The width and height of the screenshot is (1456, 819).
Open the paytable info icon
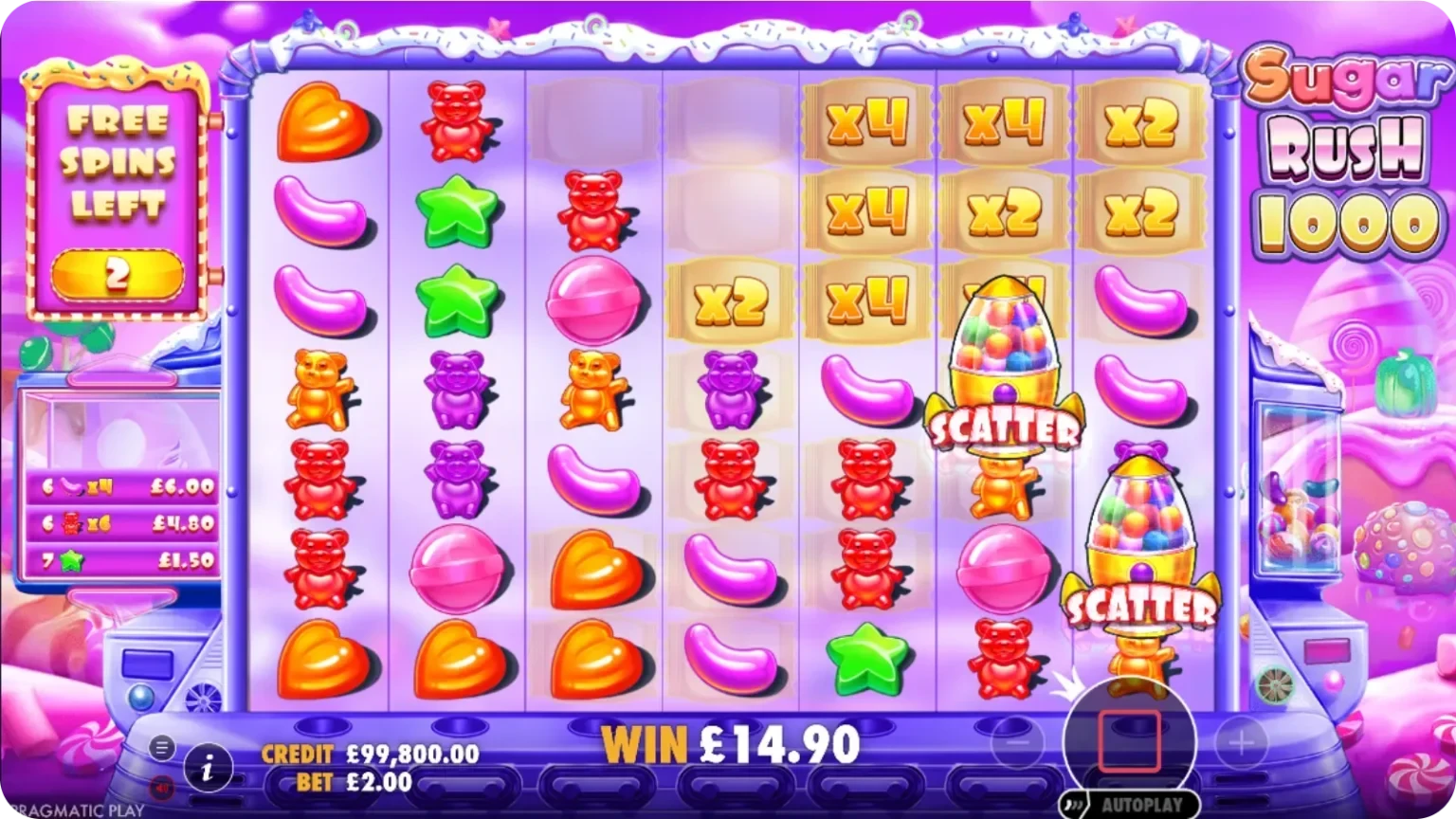point(207,768)
